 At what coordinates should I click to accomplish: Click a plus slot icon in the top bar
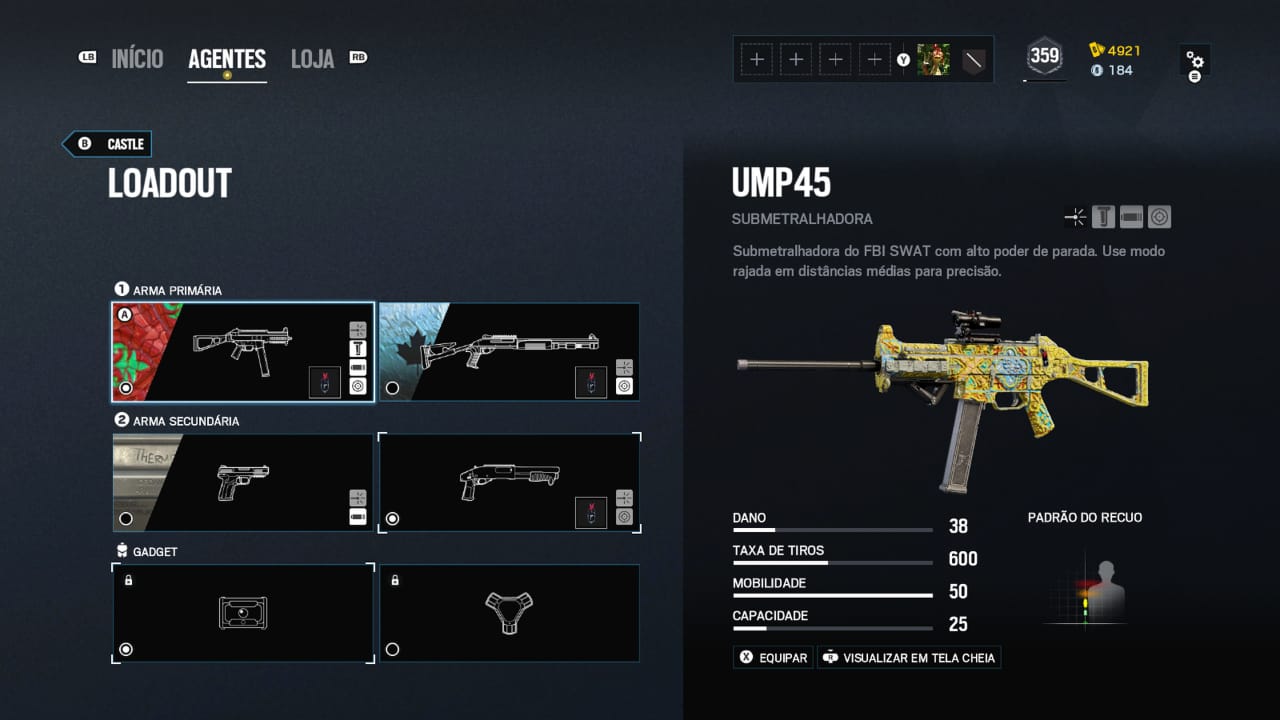click(x=757, y=59)
